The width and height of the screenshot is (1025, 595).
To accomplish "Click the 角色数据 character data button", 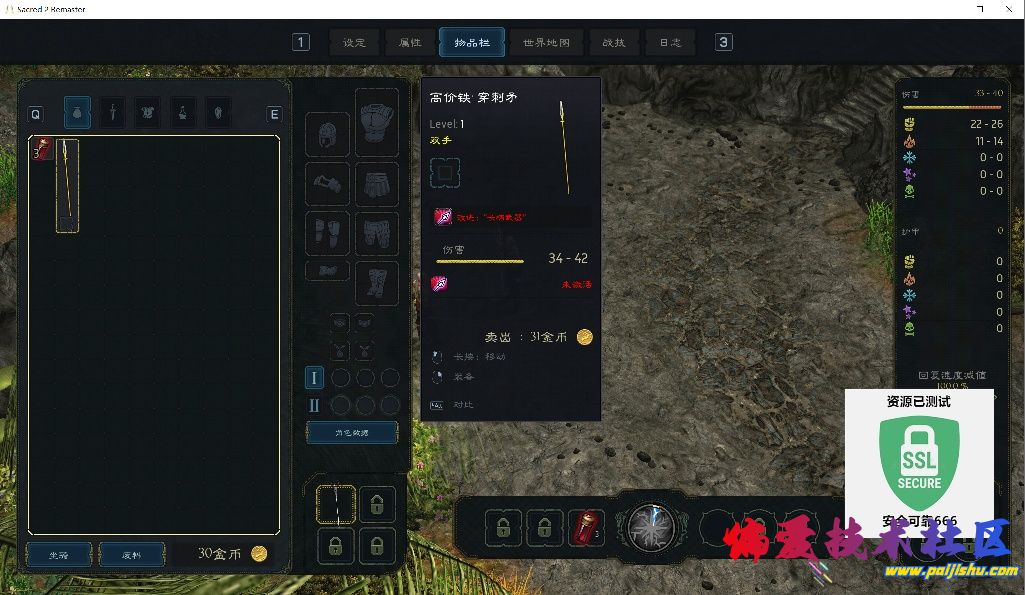I will tap(352, 433).
